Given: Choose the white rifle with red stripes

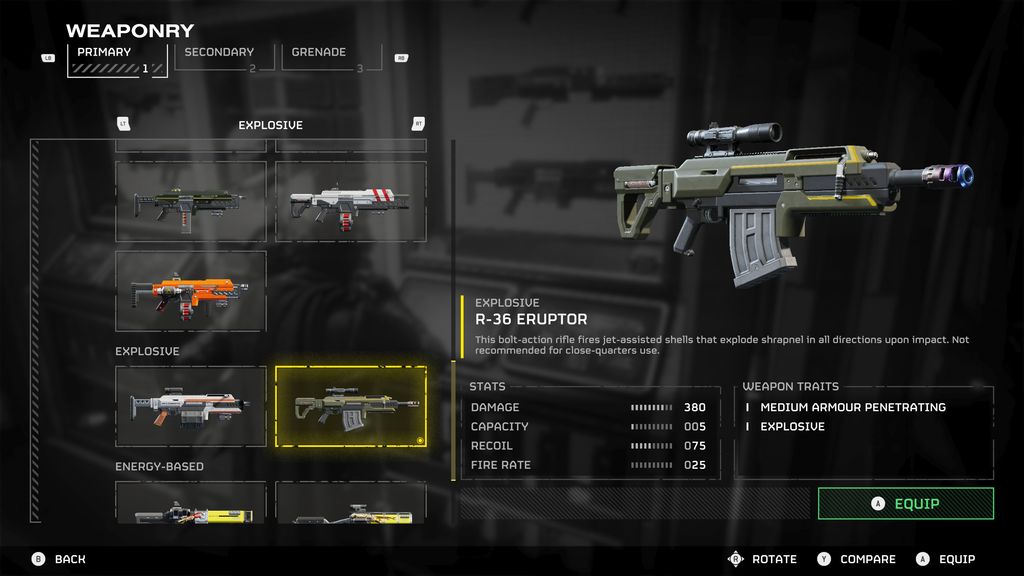Looking at the screenshot, I should point(351,202).
